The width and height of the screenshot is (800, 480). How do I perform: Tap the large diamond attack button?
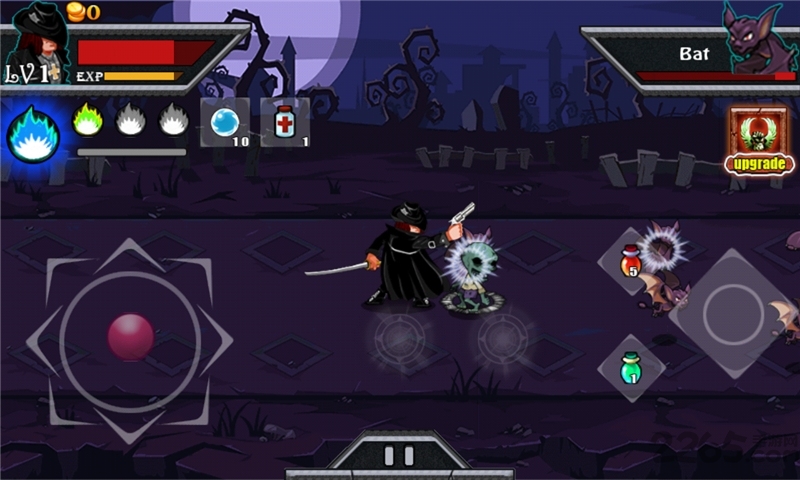click(x=733, y=313)
